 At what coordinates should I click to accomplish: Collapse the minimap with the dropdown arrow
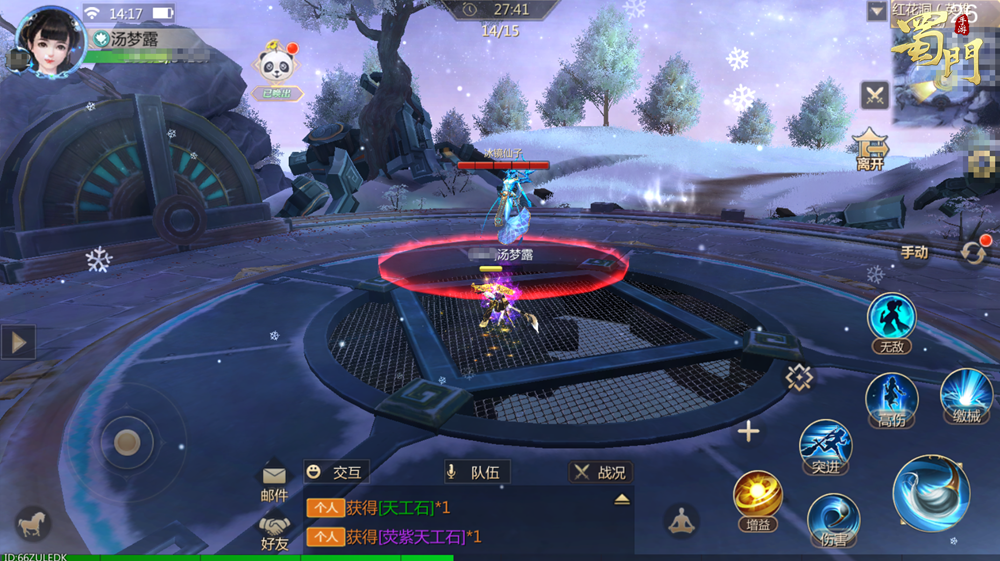[877, 12]
